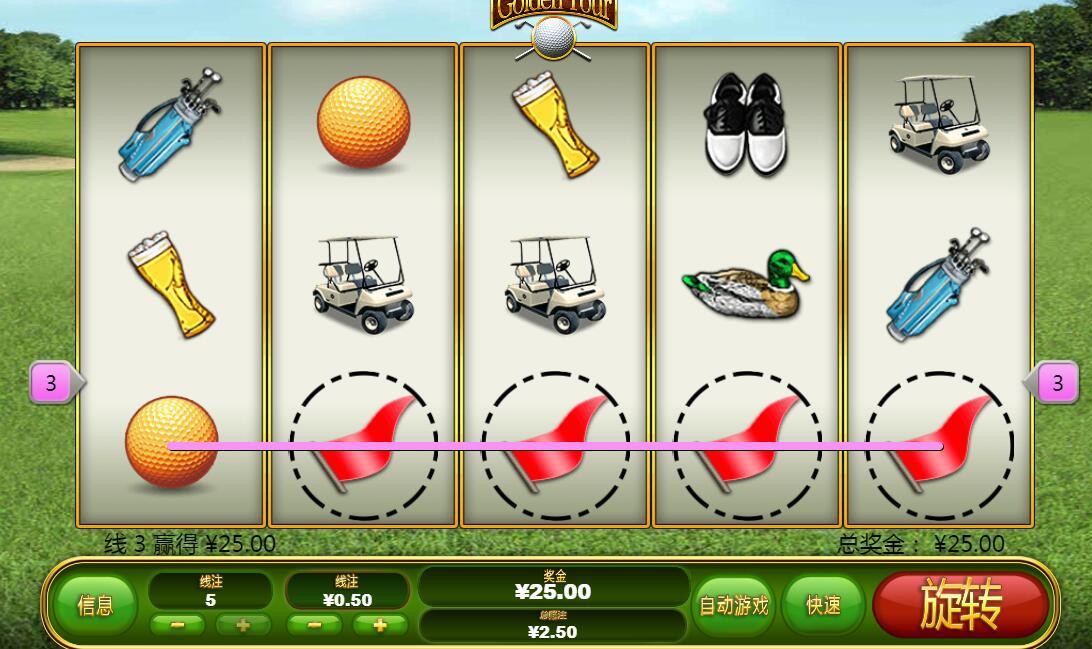Toggle the 快速 fast mode button

click(823, 605)
